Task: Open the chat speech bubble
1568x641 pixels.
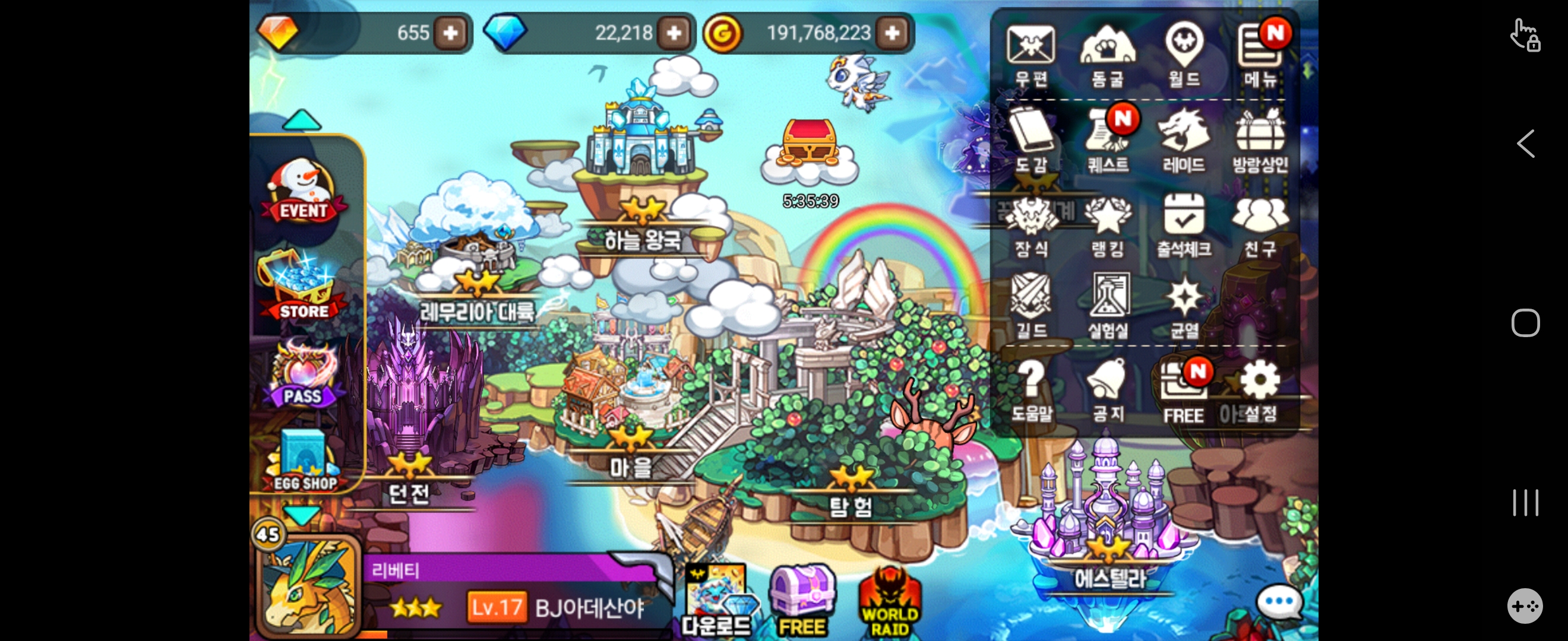Action: pyautogui.click(x=1278, y=602)
